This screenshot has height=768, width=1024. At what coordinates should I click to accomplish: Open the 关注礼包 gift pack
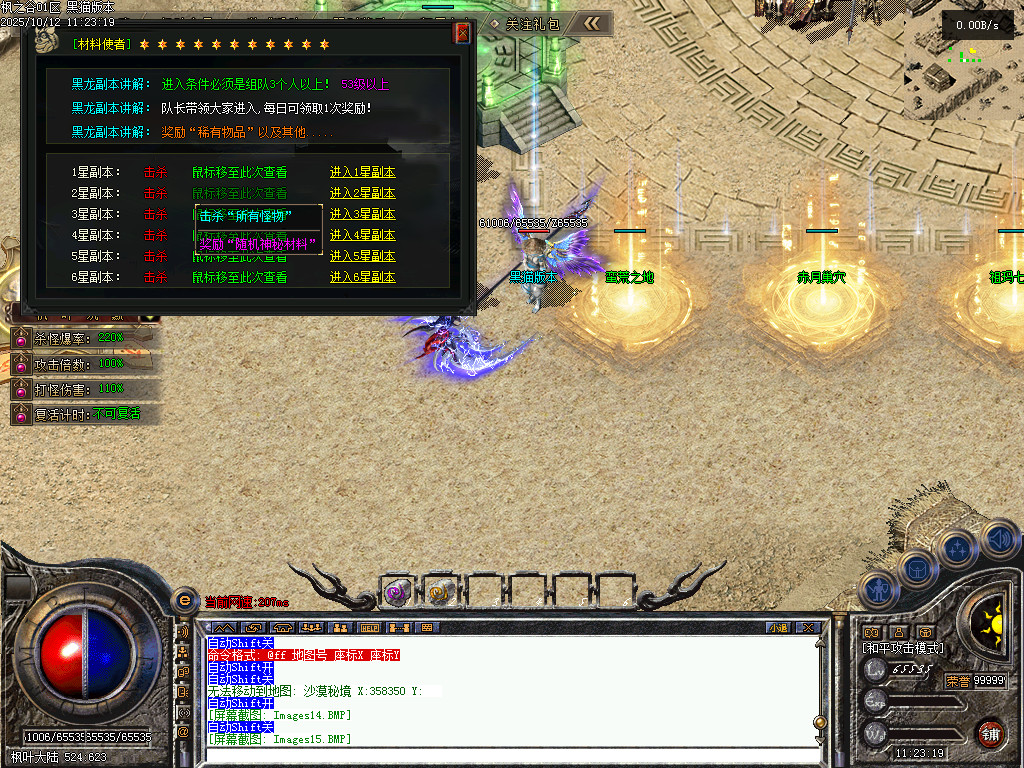click(x=525, y=23)
